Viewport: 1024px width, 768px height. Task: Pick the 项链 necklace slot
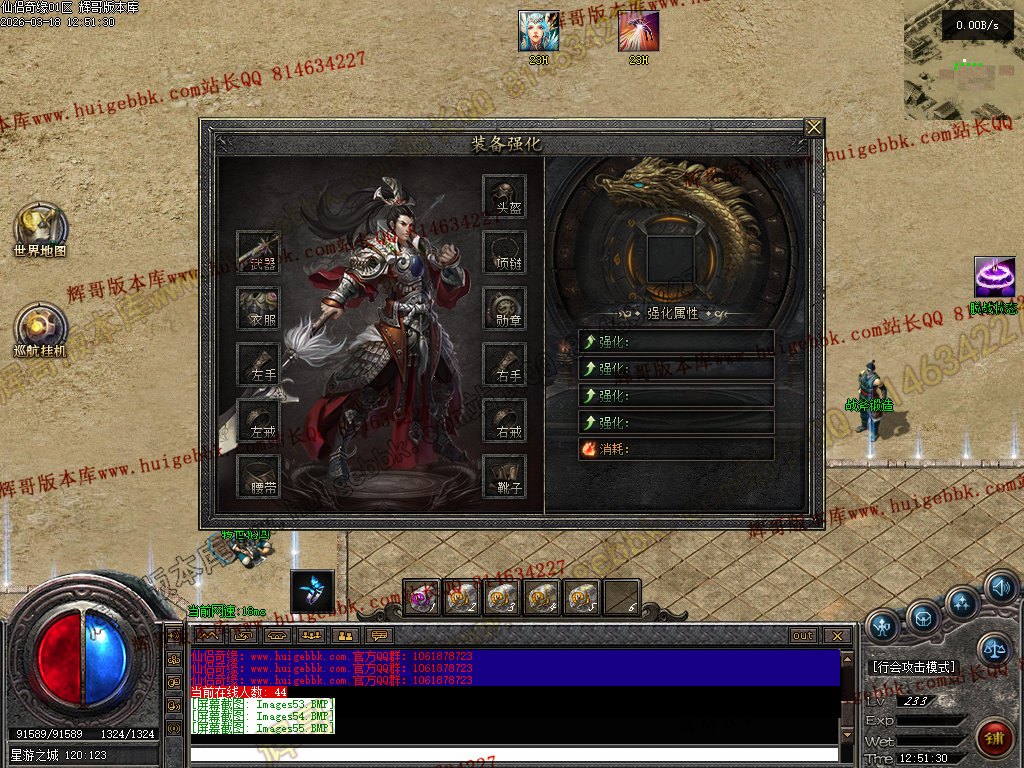pyautogui.click(x=505, y=252)
